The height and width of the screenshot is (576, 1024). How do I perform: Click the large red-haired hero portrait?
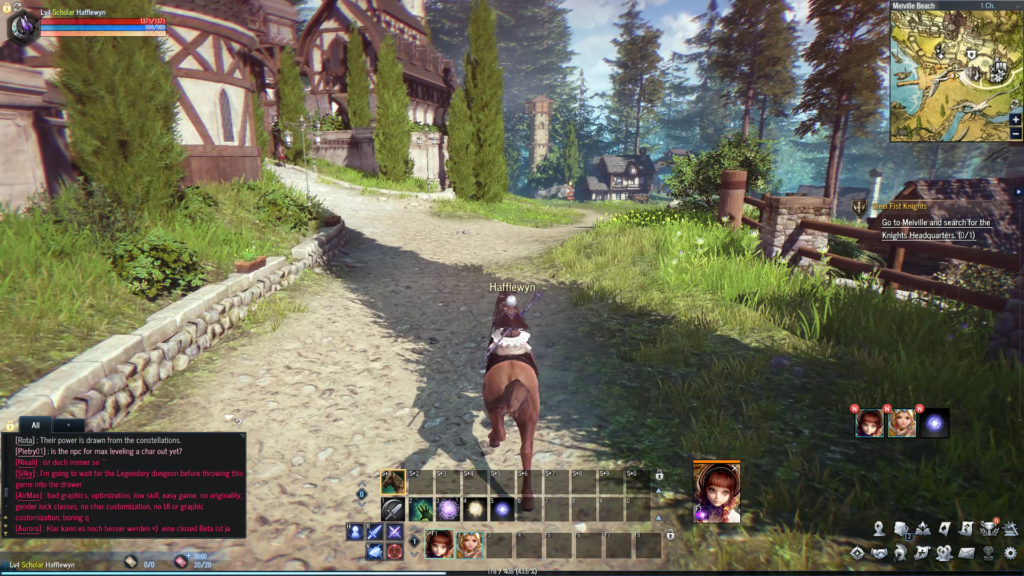717,492
